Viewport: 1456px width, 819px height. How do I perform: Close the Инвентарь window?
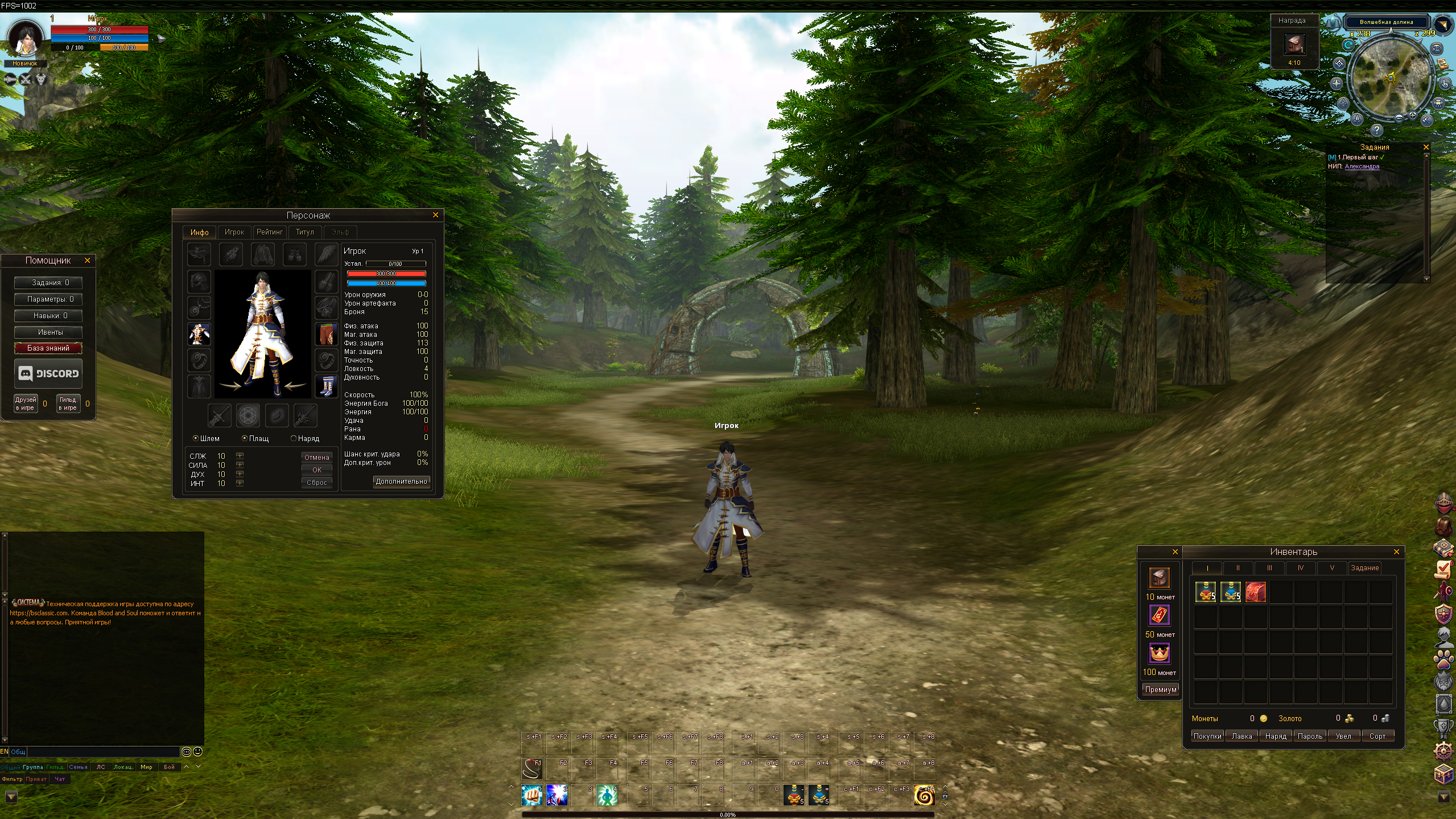1396,552
